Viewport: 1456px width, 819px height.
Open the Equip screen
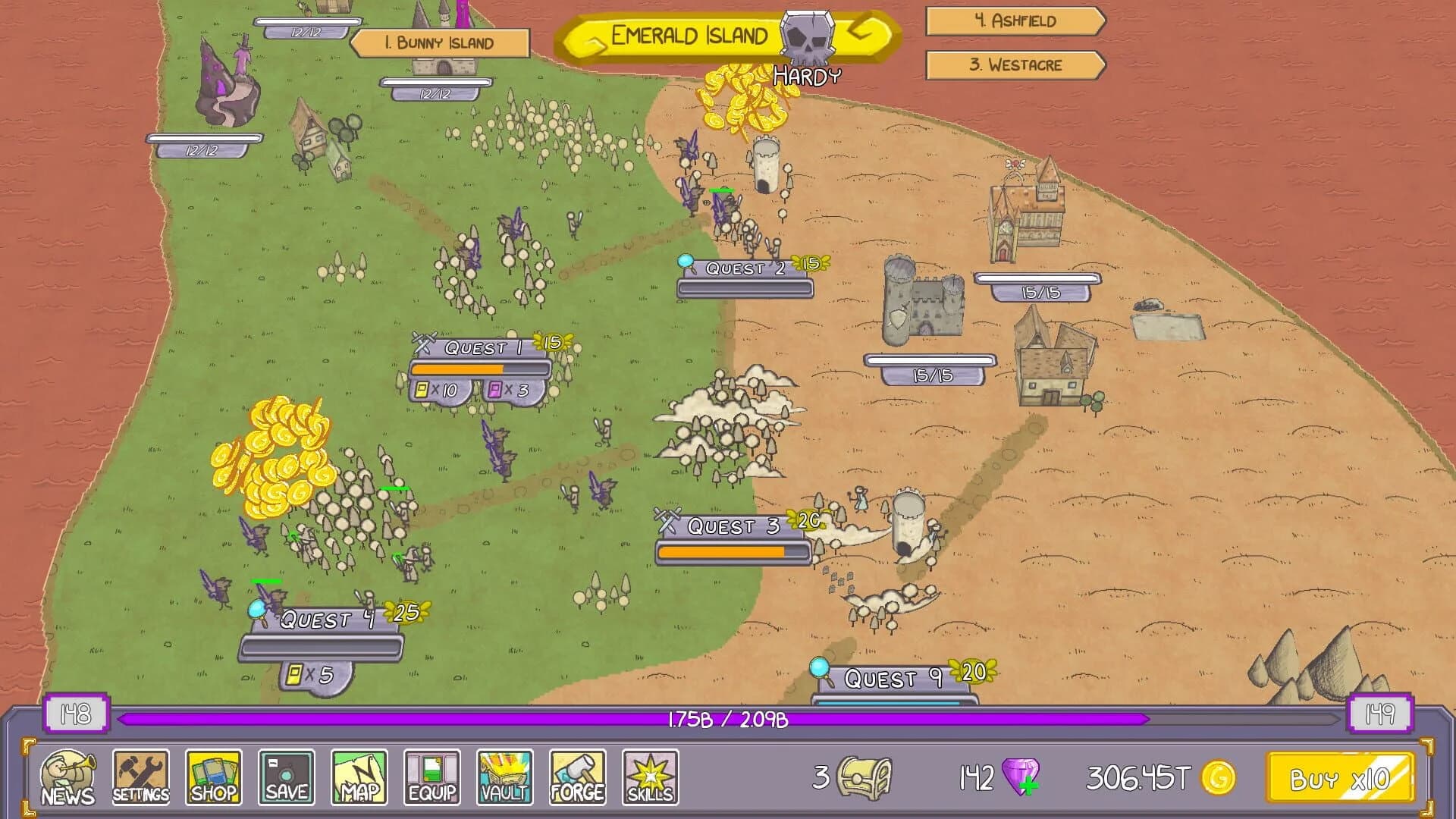[x=431, y=777]
